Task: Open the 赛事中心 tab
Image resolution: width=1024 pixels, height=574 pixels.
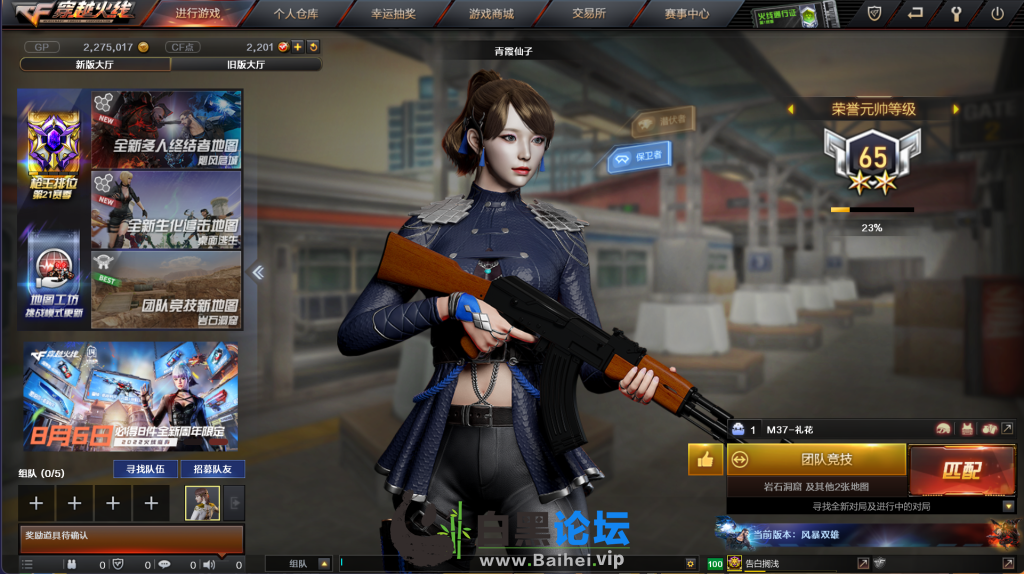Action: click(x=686, y=14)
